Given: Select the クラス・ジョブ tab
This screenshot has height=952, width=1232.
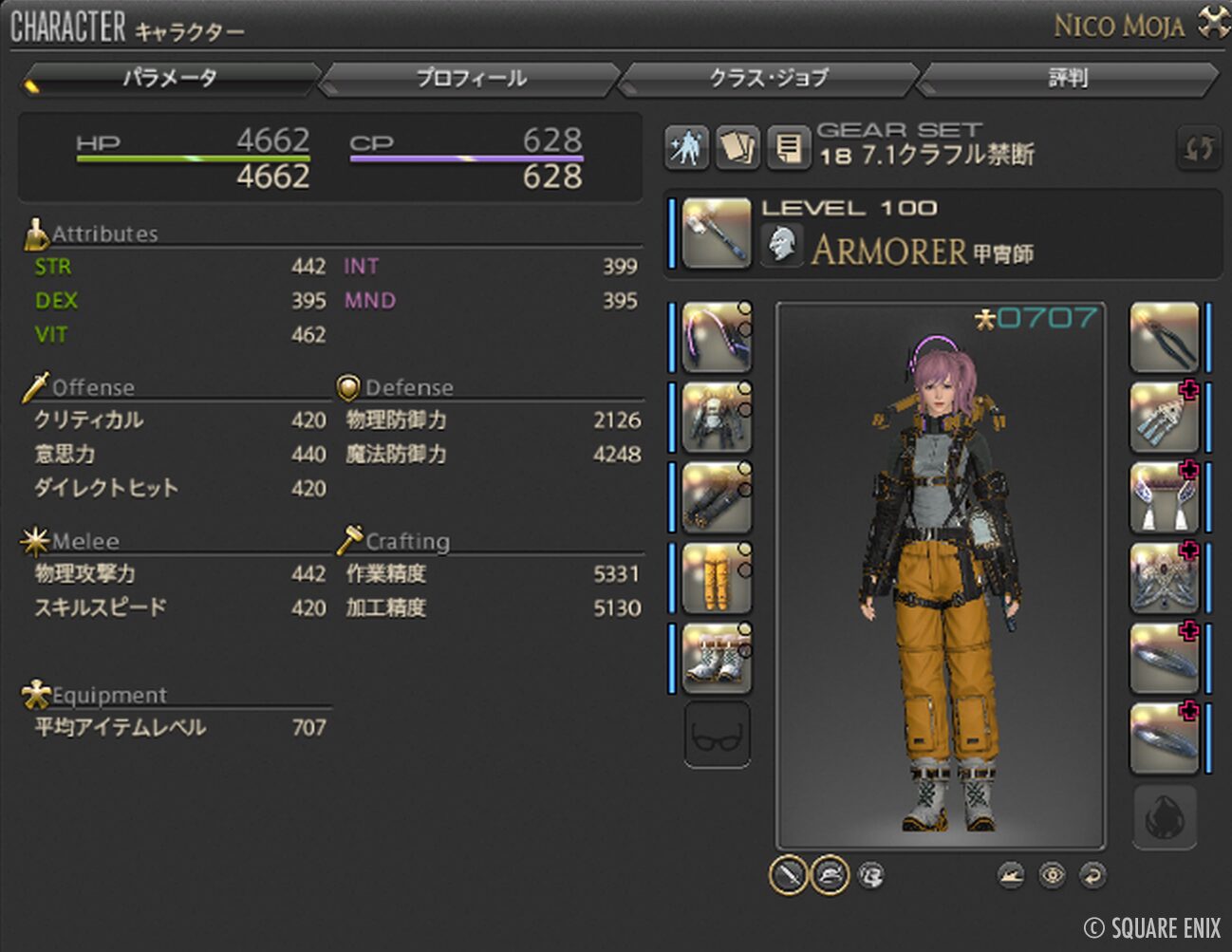Looking at the screenshot, I should pyautogui.click(x=769, y=78).
